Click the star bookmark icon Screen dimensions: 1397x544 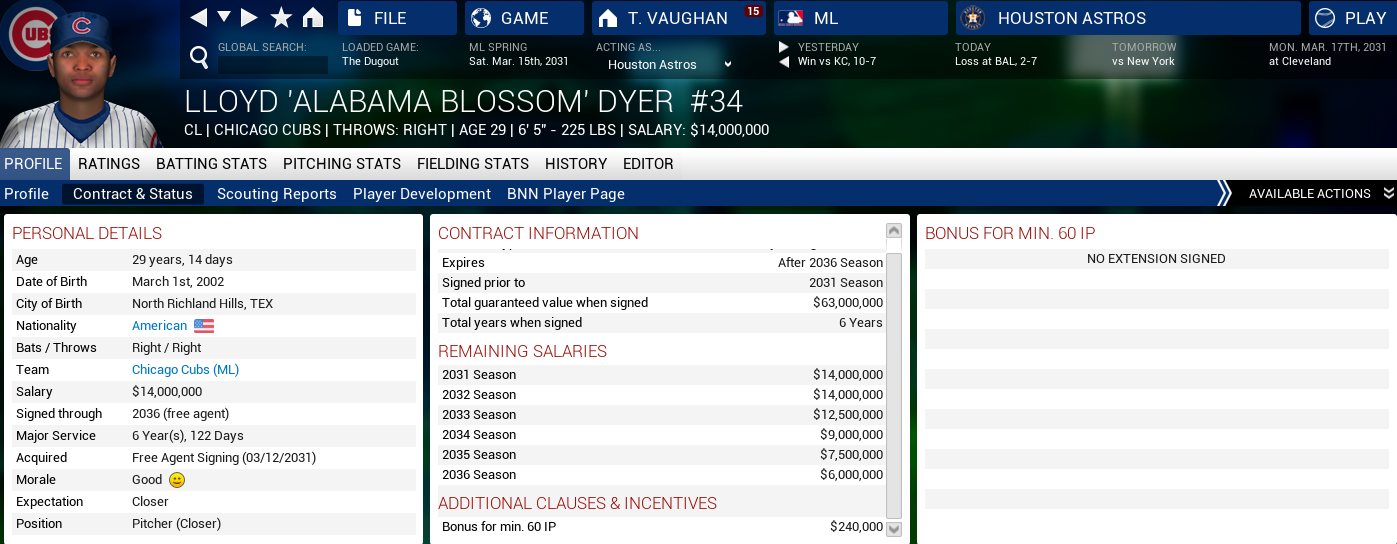click(281, 18)
